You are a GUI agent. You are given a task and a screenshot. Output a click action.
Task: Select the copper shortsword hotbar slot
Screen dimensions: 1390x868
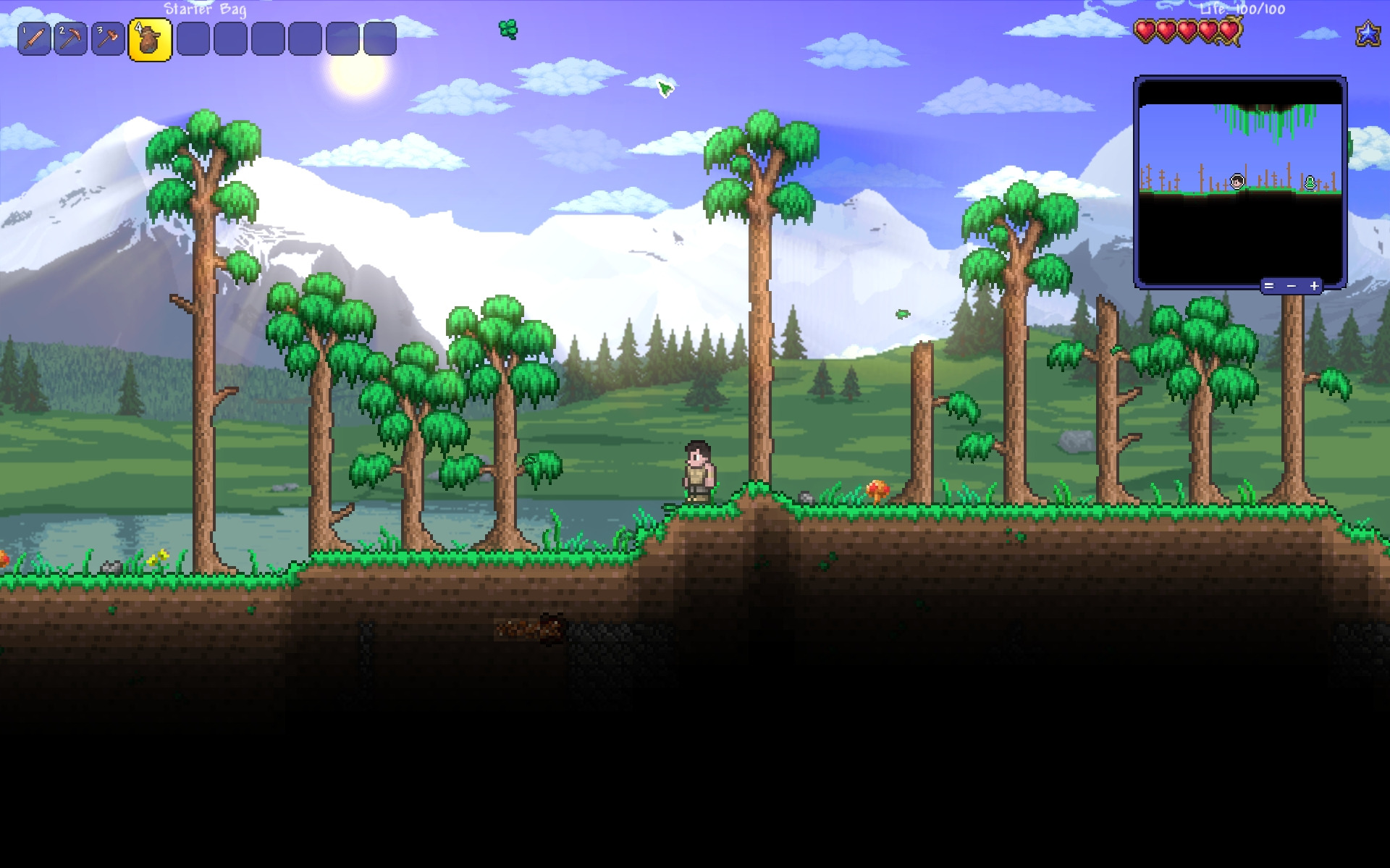34,39
